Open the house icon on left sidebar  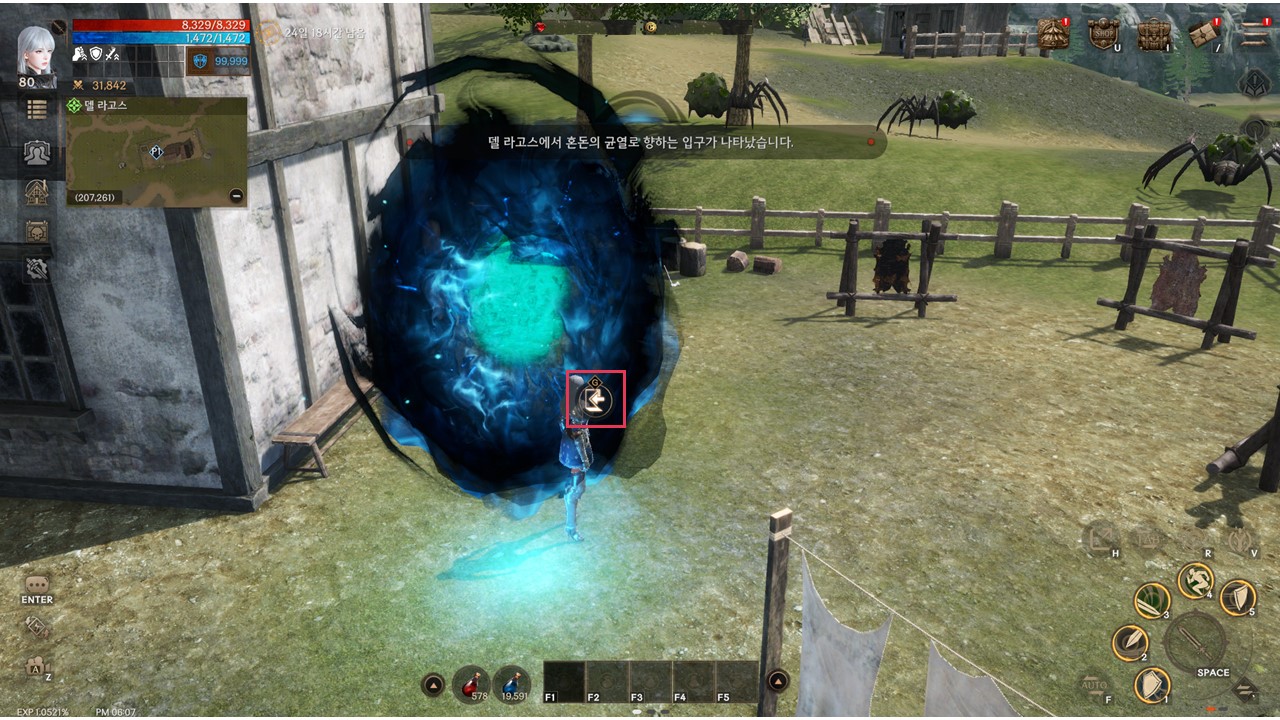point(37,192)
